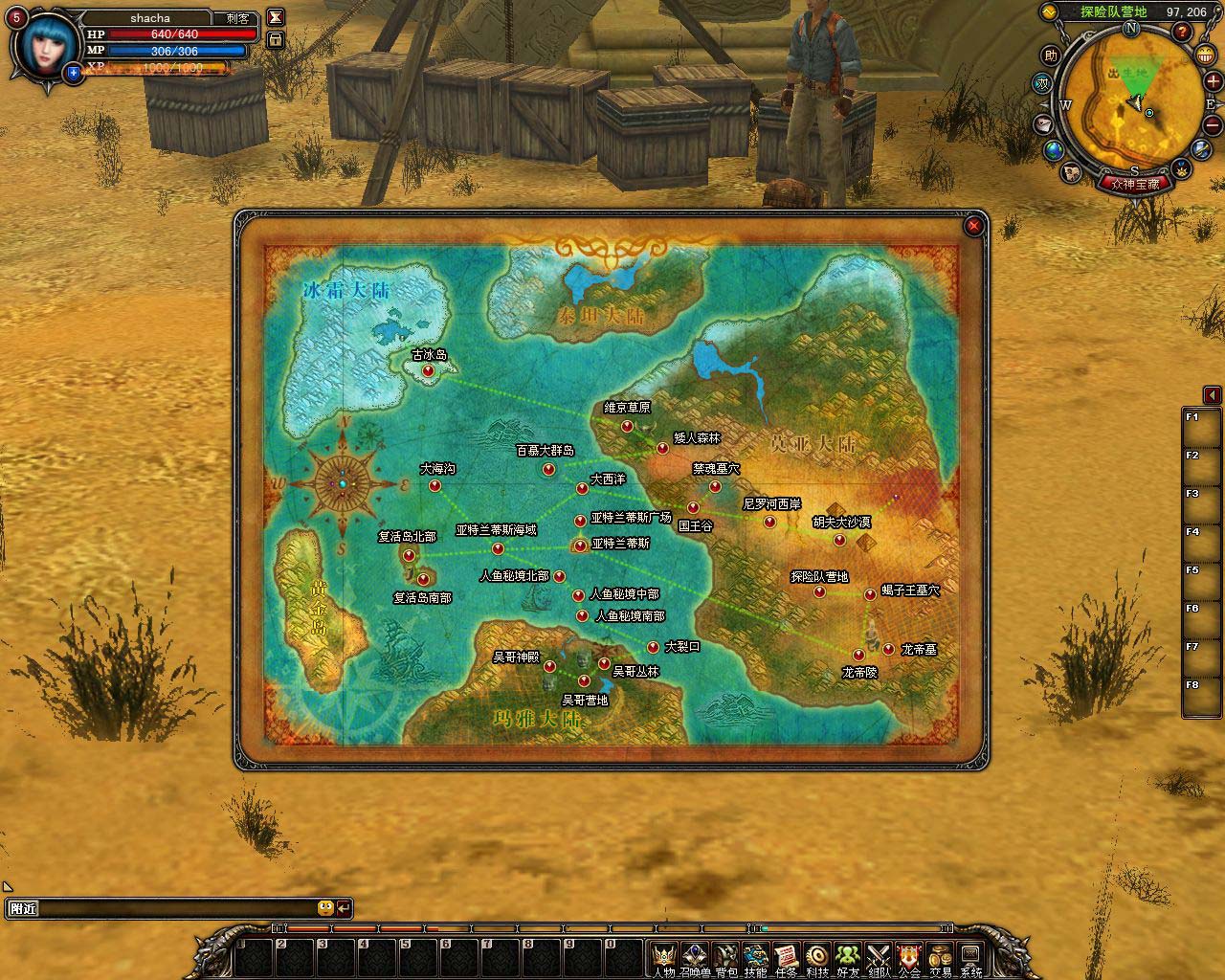Image resolution: width=1225 pixels, height=980 pixels.
Task: Select the 古冰岛 map marker
Action: coord(428,370)
